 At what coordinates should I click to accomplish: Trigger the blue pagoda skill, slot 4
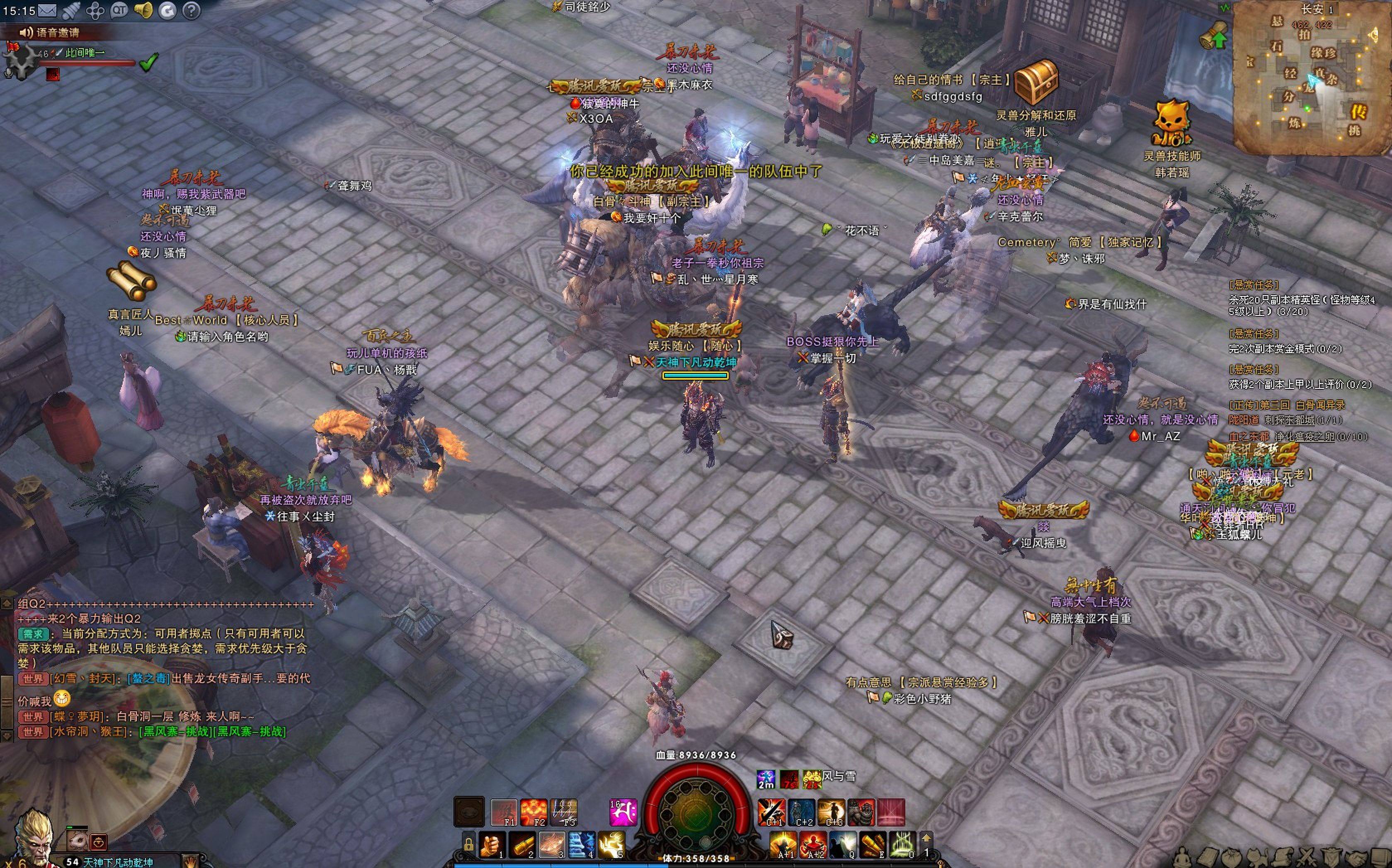[x=582, y=845]
